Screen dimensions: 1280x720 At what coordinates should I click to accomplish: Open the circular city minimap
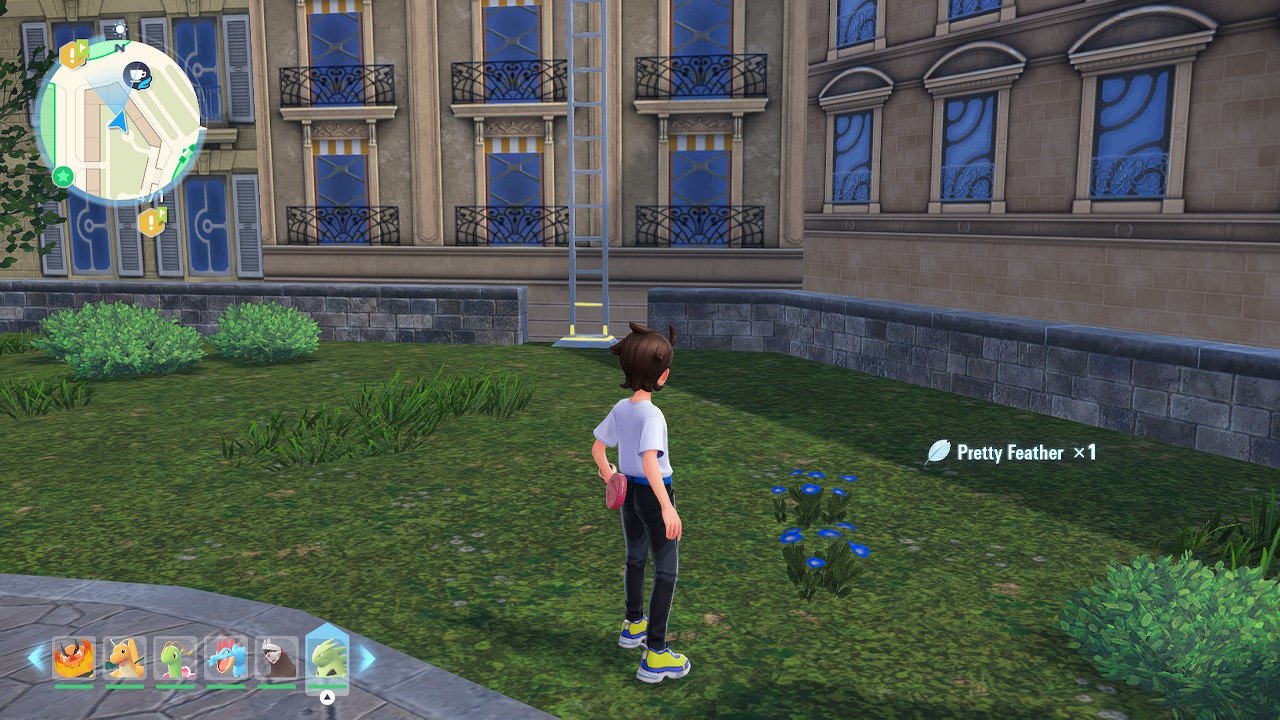120,120
